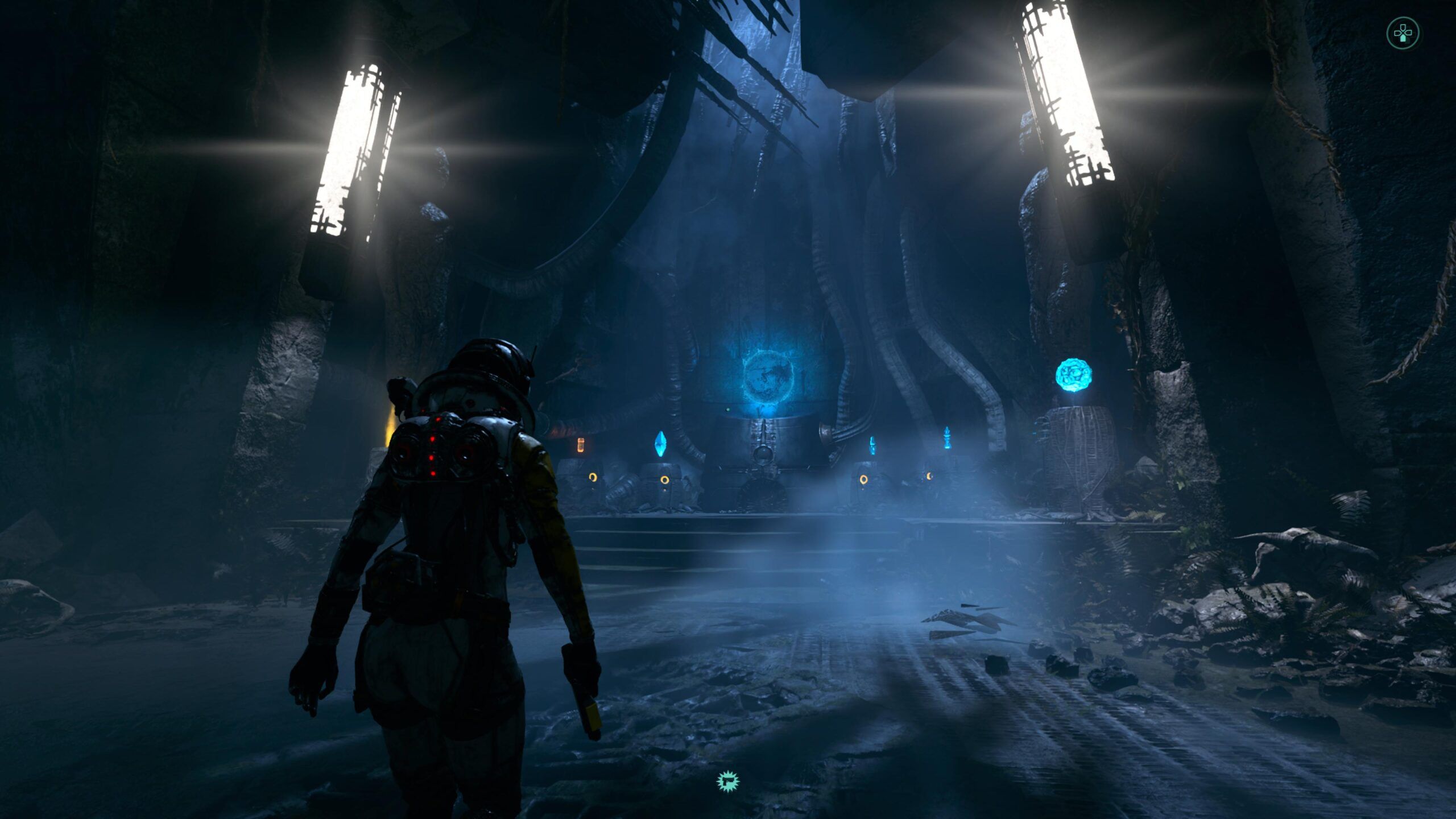This screenshot has width=1456, height=819.
Task: Select the pistol weapon marker icon
Action: [727, 781]
